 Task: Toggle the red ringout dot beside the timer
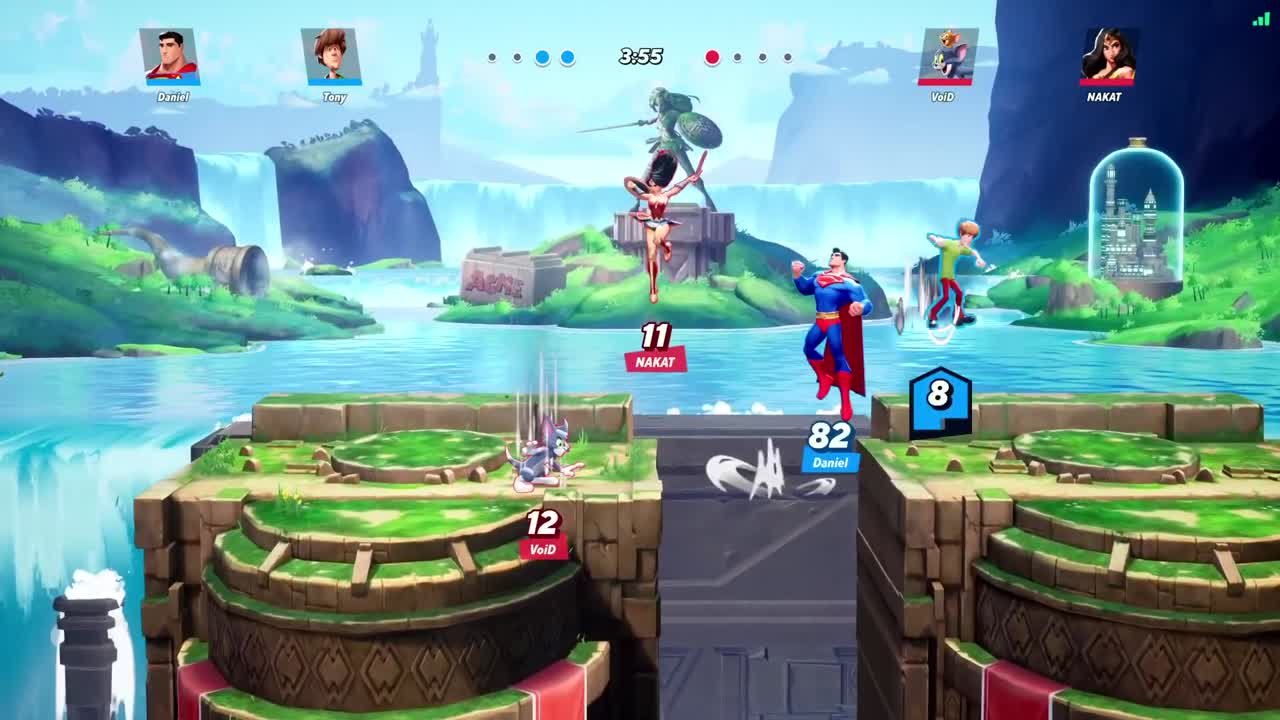[x=712, y=58]
